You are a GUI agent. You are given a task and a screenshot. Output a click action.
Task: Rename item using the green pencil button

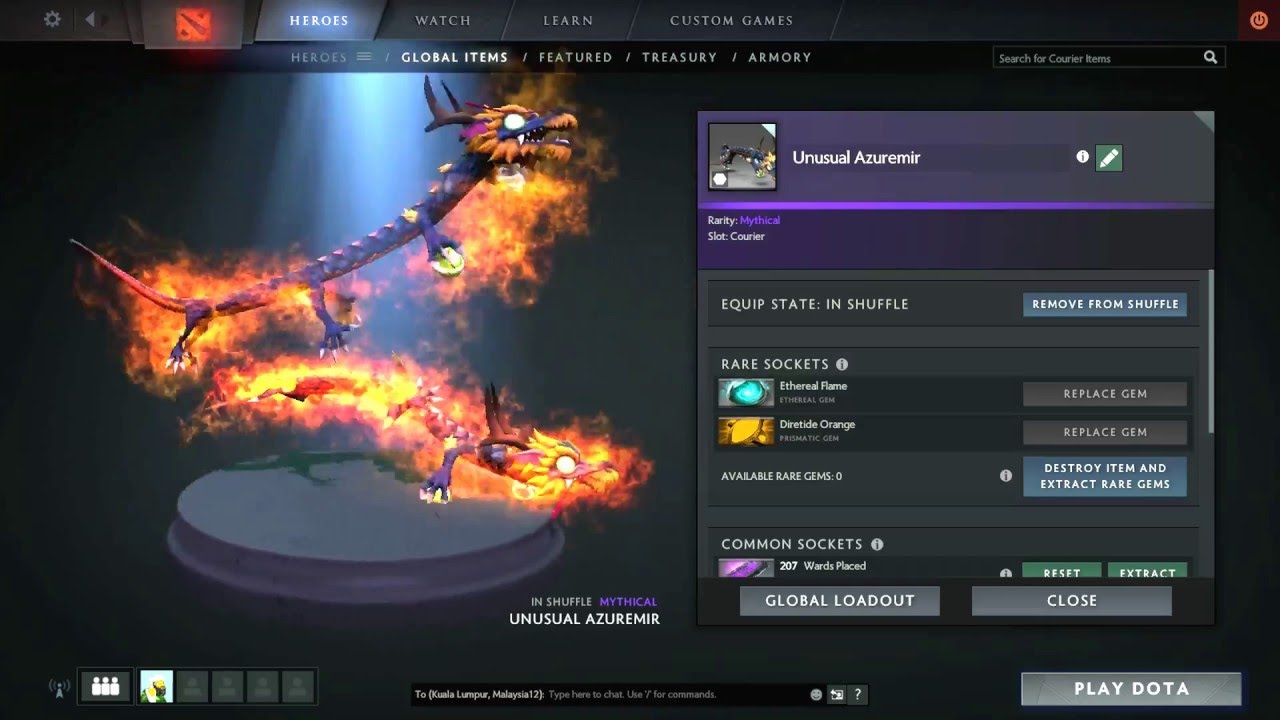click(x=1108, y=158)
